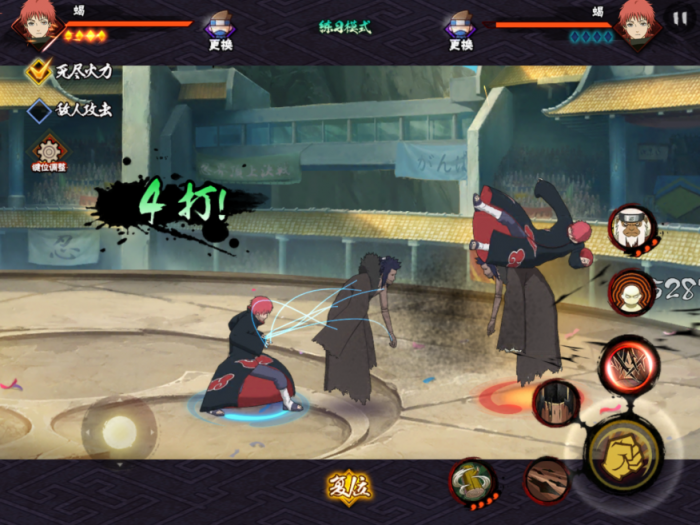Toggle the 敌人攻击 option

[x=39, y=111]
